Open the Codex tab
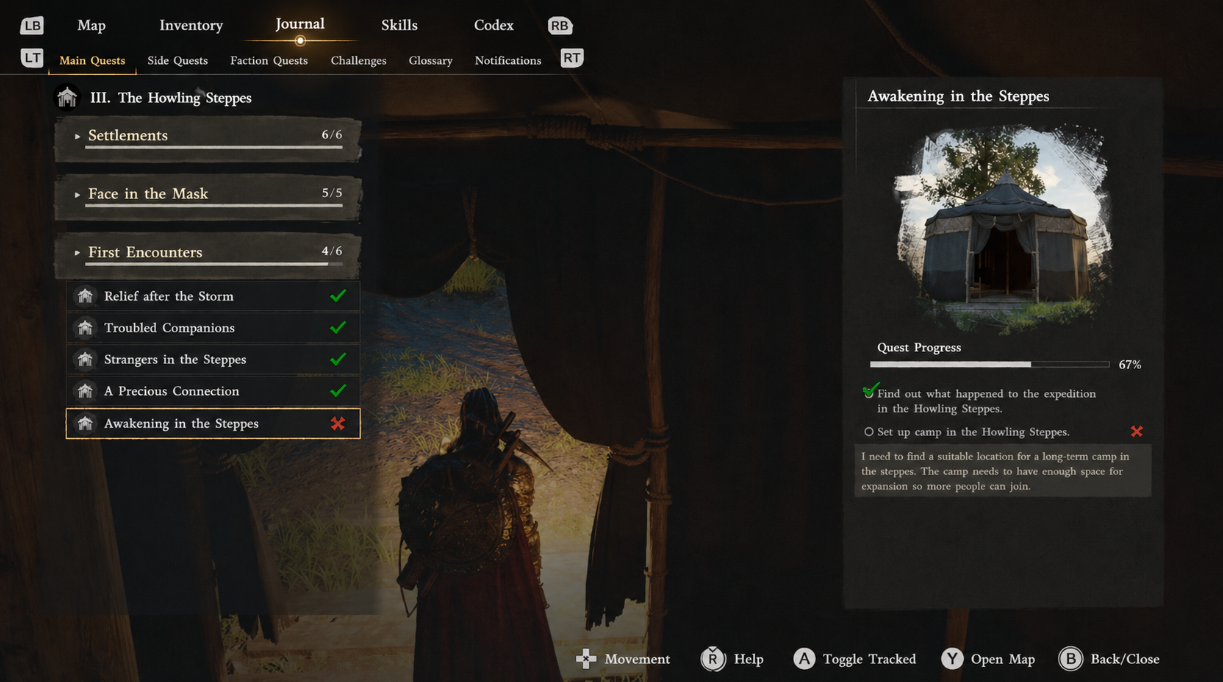Image resolution: width=1223 pixels, height=682 pixels. (493, 25)
